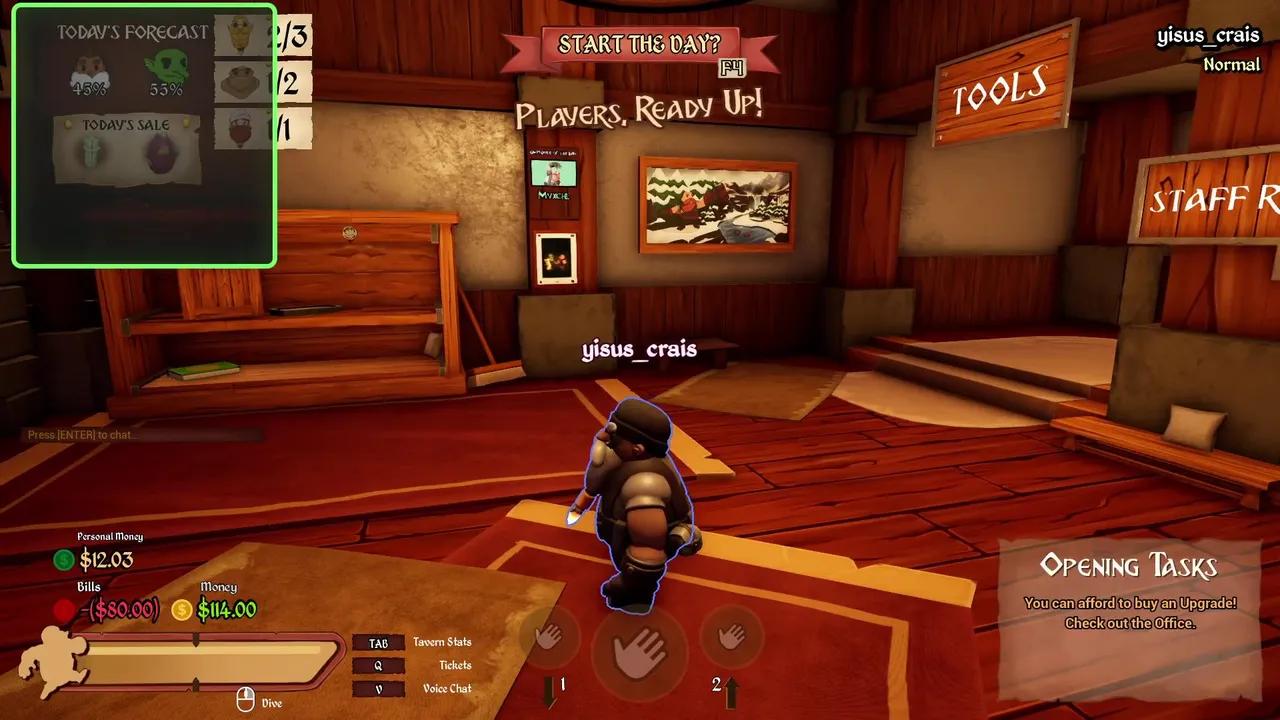Click the green coin Personal Money icon
1280x720 pixels.
pyautogui.click(x=66, y=561)
